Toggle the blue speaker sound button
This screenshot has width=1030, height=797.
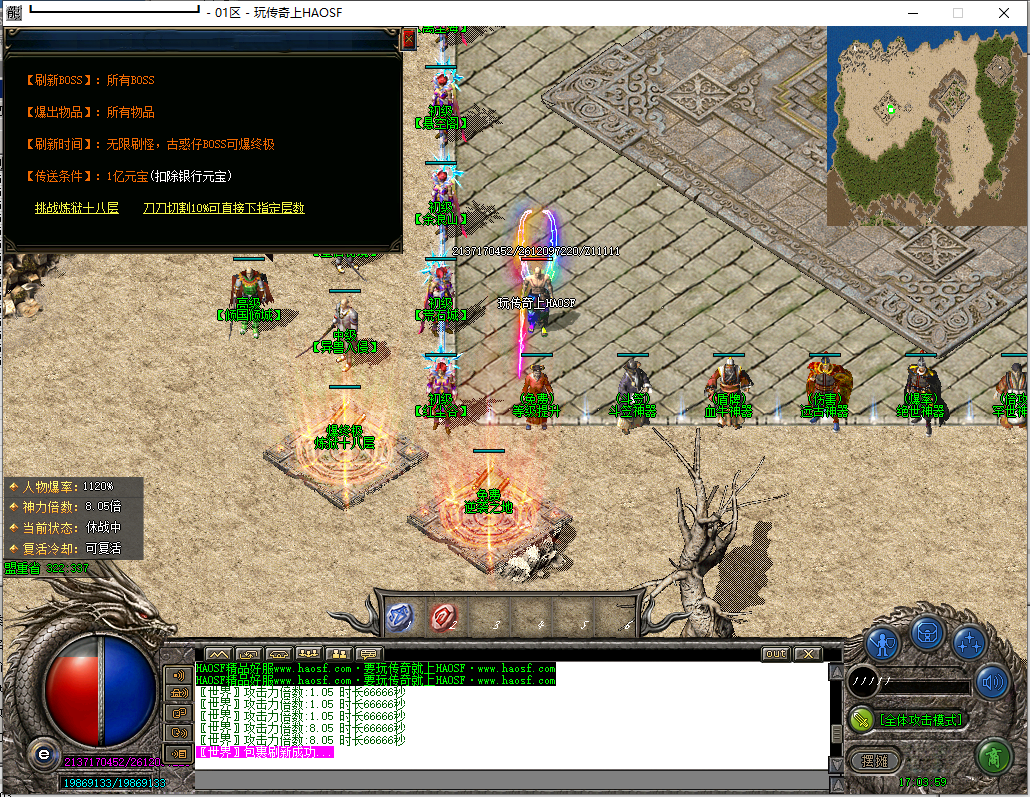[x=993, y=684]
